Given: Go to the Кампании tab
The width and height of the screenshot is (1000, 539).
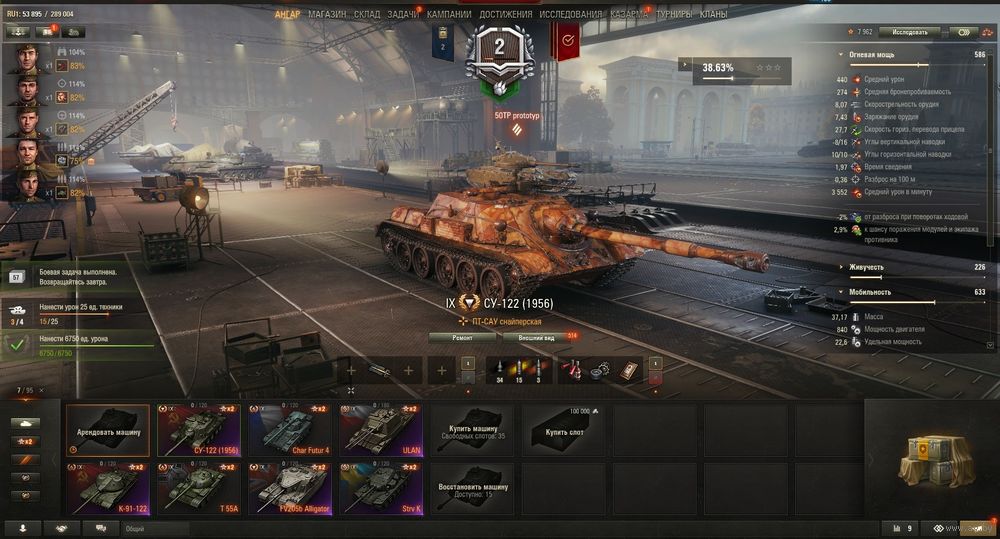Looking at the screenshot, I should pos(449,15).
